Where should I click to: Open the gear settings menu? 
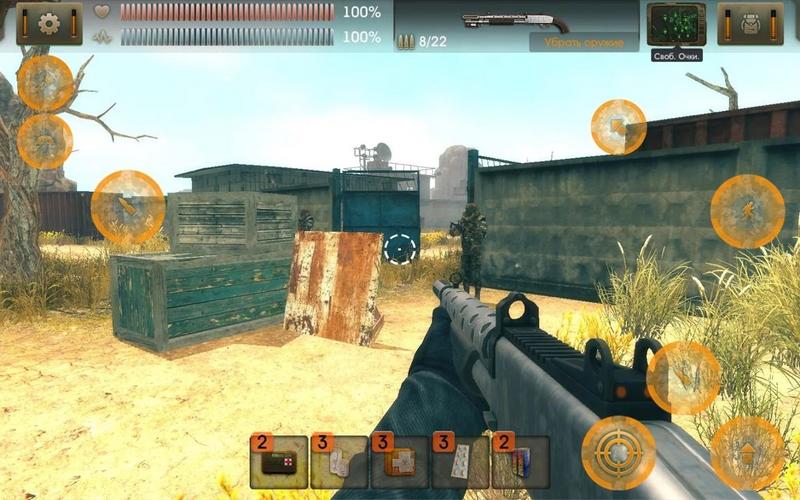click(x=49, y=24)
